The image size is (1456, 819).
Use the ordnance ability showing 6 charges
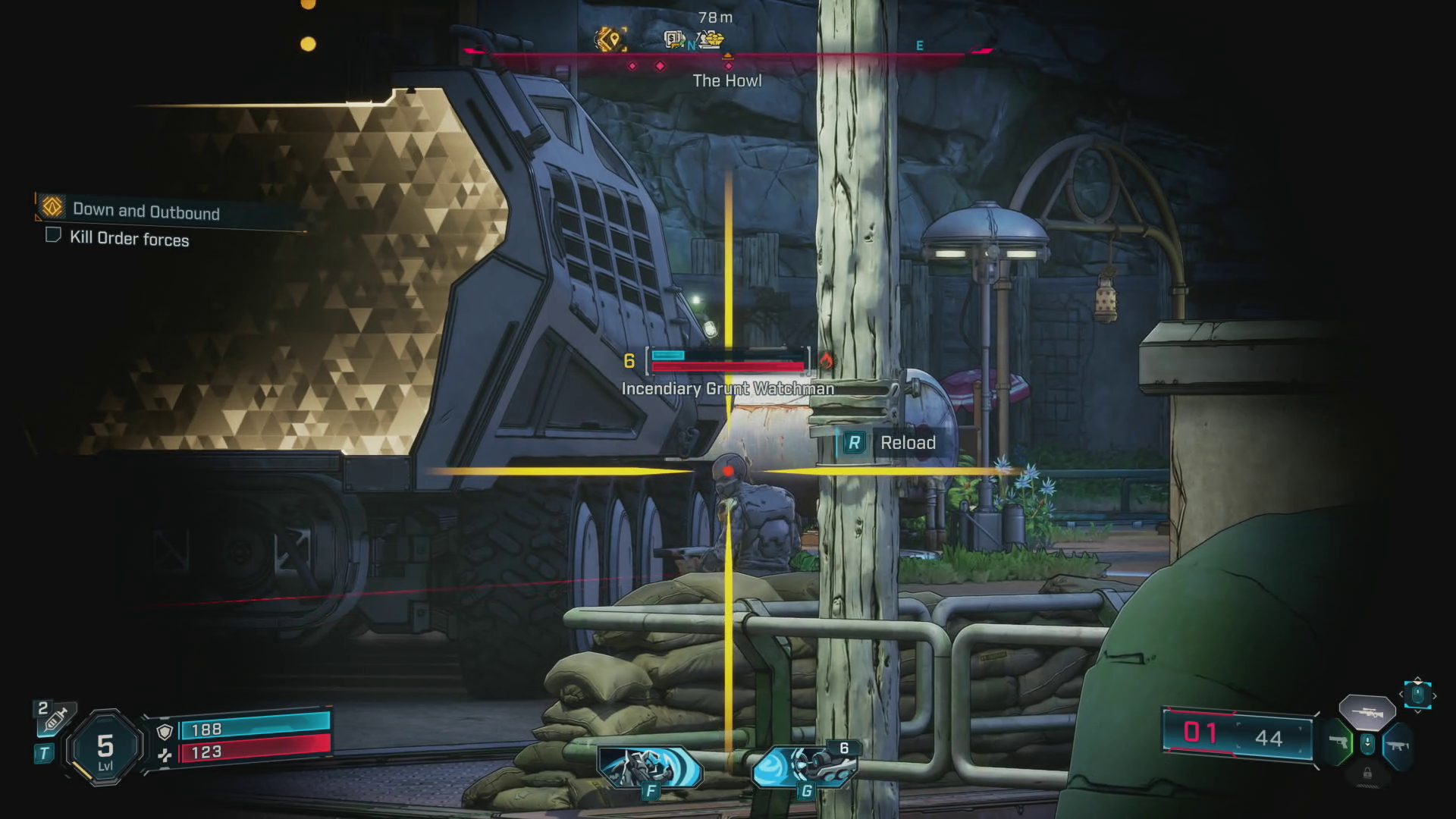805,767
